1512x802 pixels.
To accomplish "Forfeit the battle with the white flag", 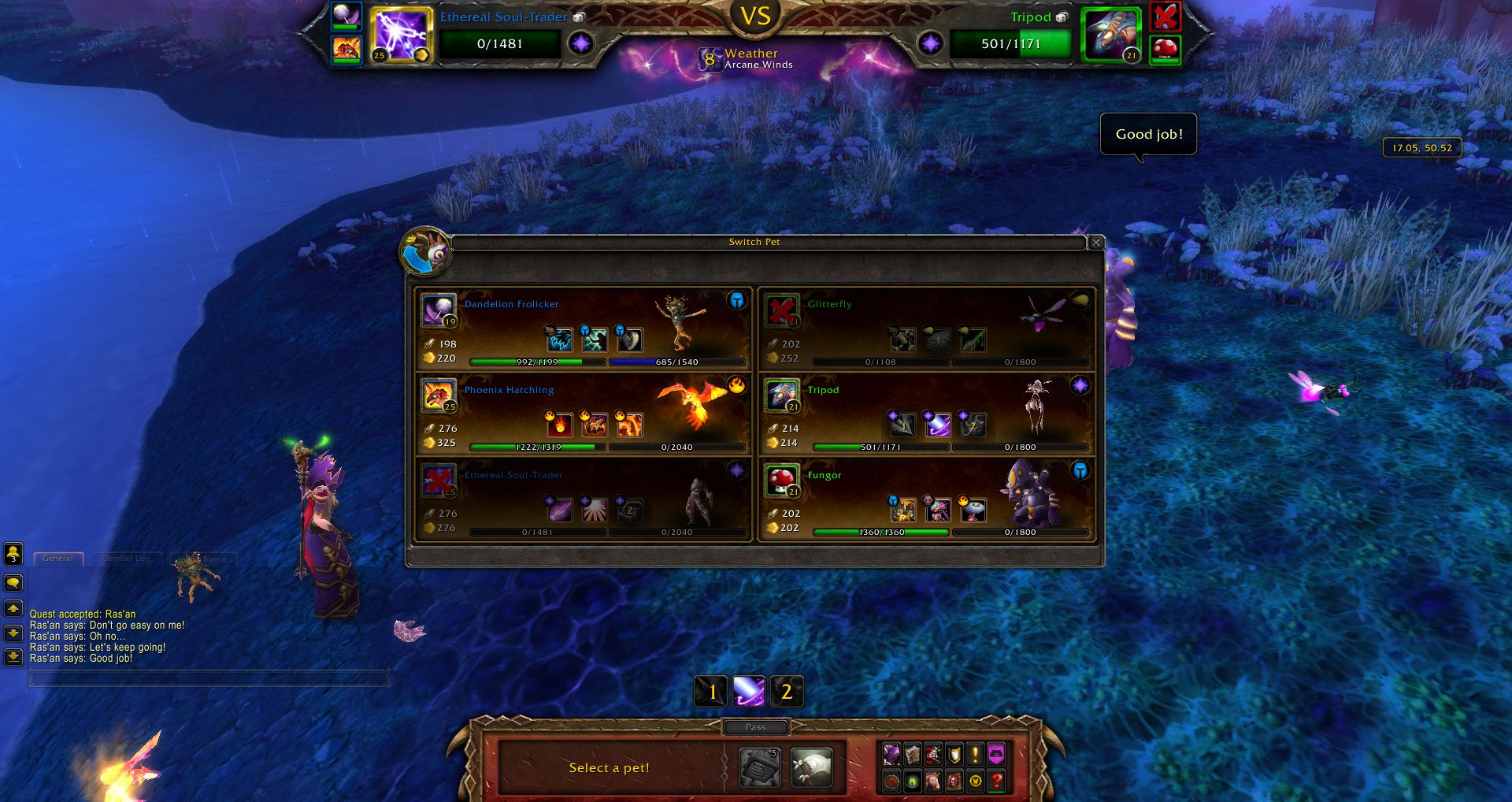I will [811, 767].
